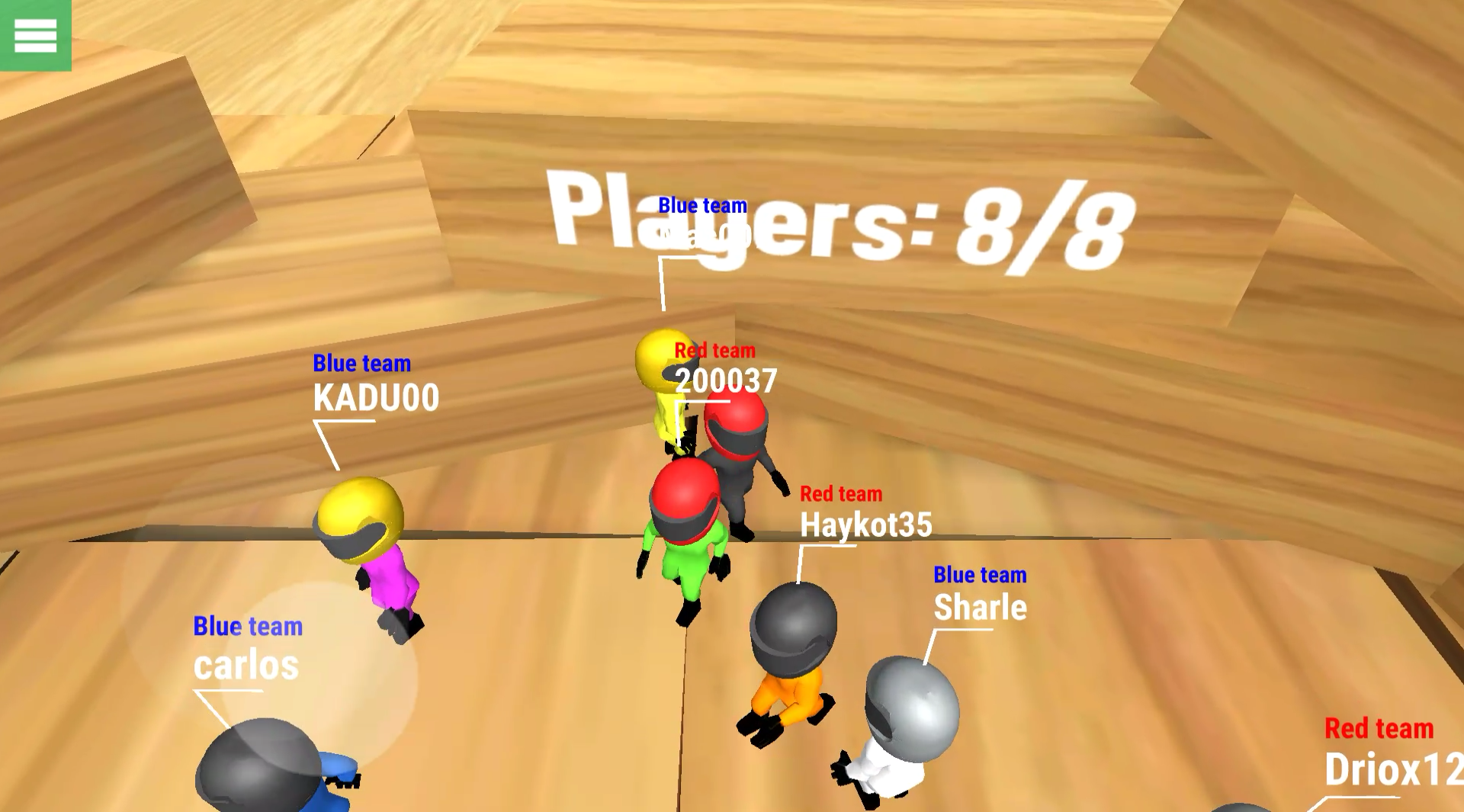Click the Red team label above Haykot35
Viewport: 1464px width, 812px height.
[840, 494]
